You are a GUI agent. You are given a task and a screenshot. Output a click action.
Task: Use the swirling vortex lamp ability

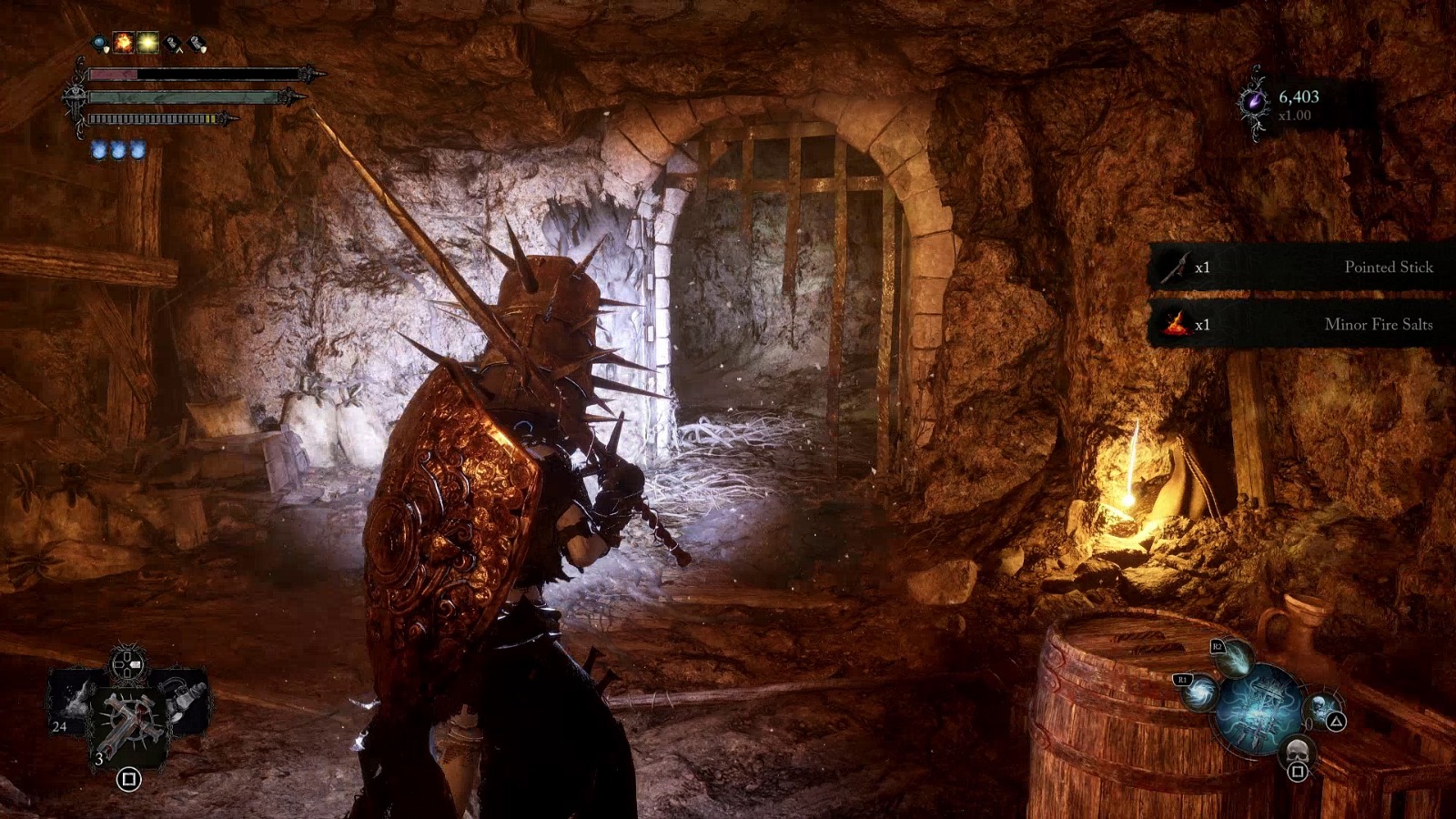(1200, 694)
